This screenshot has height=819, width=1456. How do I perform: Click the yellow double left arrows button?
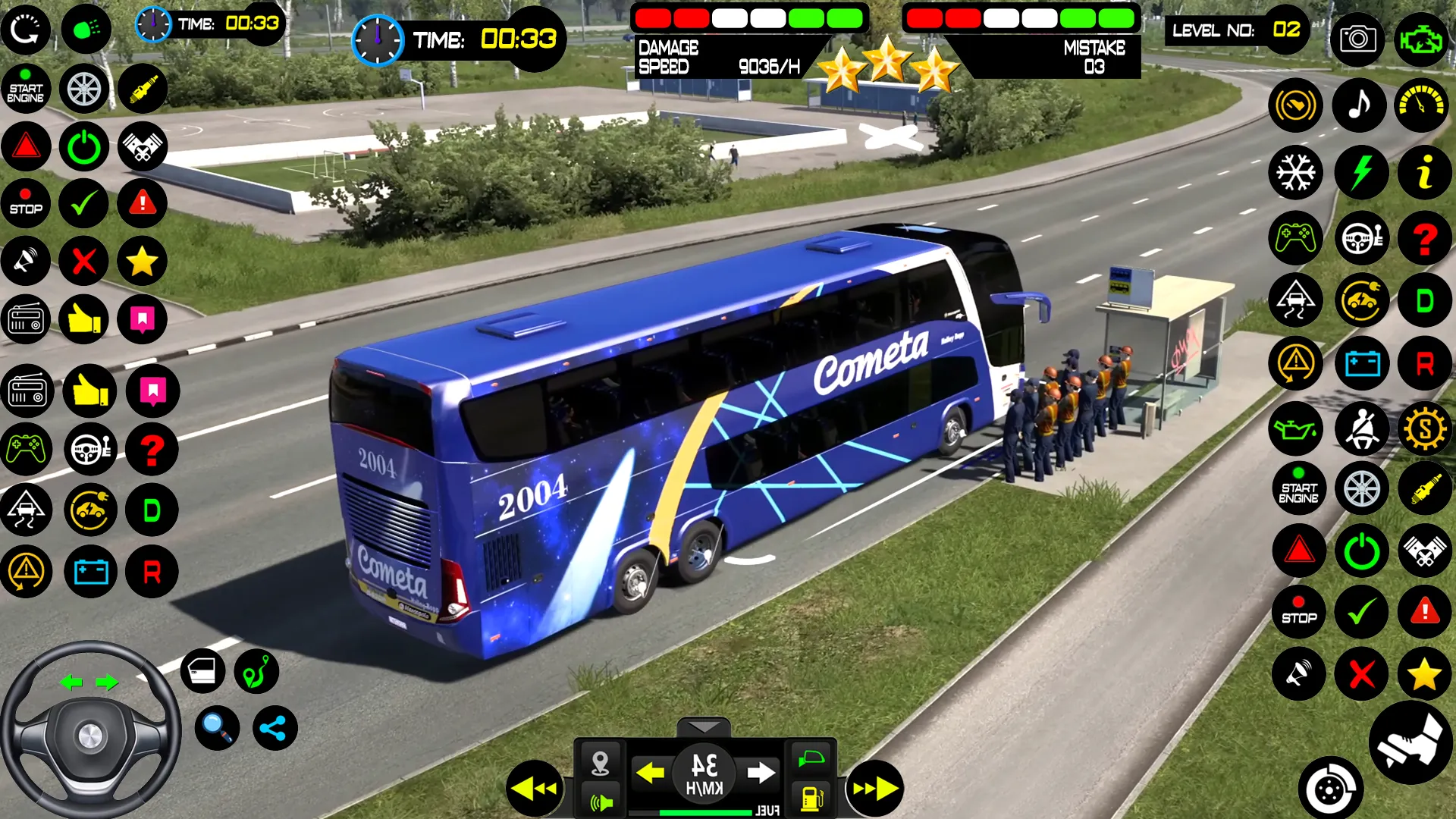click(x=535, y=789)
